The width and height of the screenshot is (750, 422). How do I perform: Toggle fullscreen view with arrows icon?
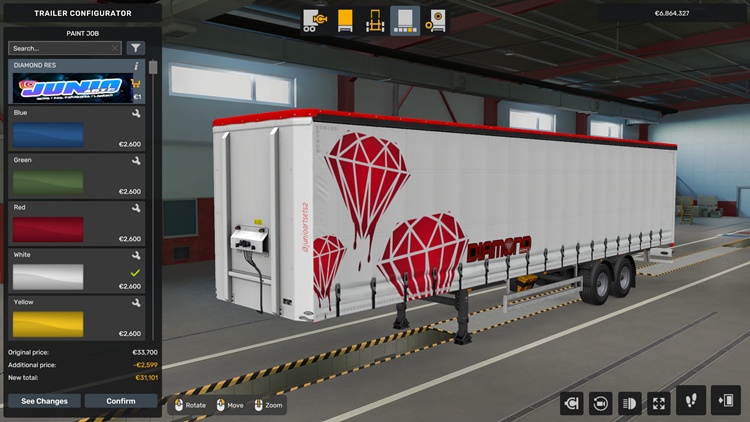(x=659, y=403)
